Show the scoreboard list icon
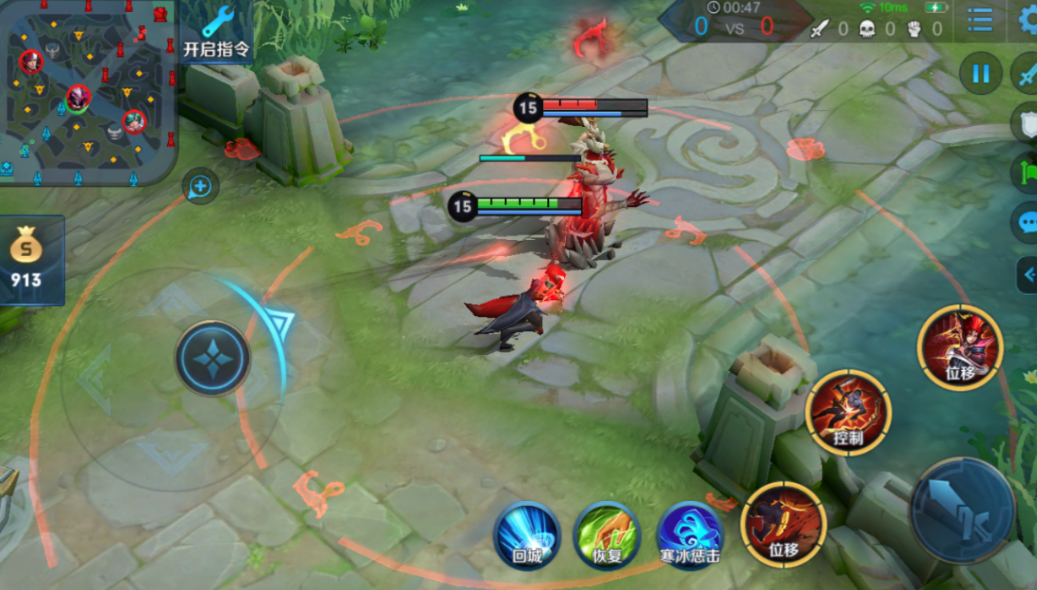The width and height of the screenshot is (1037, 590). click(x=980, y=19)
